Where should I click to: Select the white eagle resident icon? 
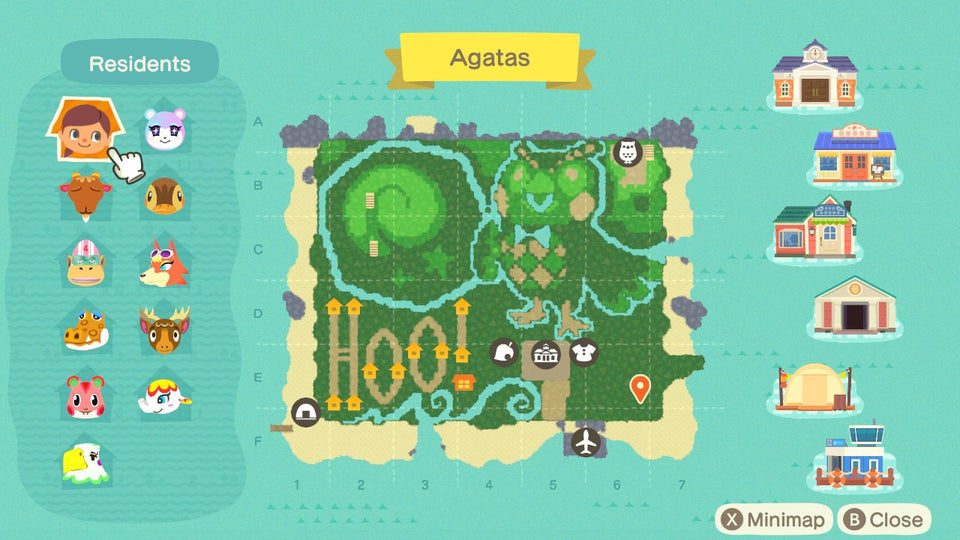(x=84, y=463)
